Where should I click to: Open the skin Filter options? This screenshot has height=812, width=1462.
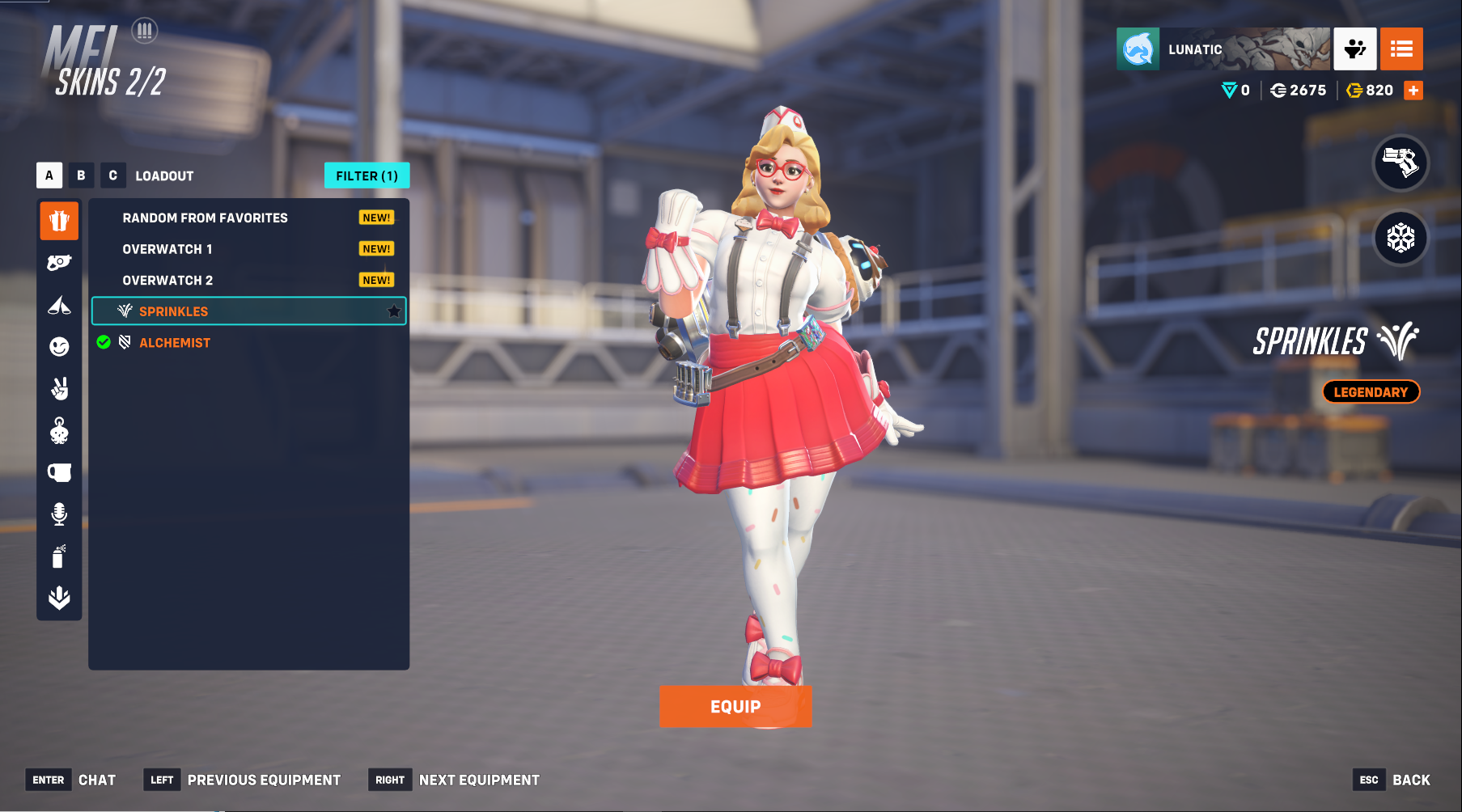pos(367,176)
